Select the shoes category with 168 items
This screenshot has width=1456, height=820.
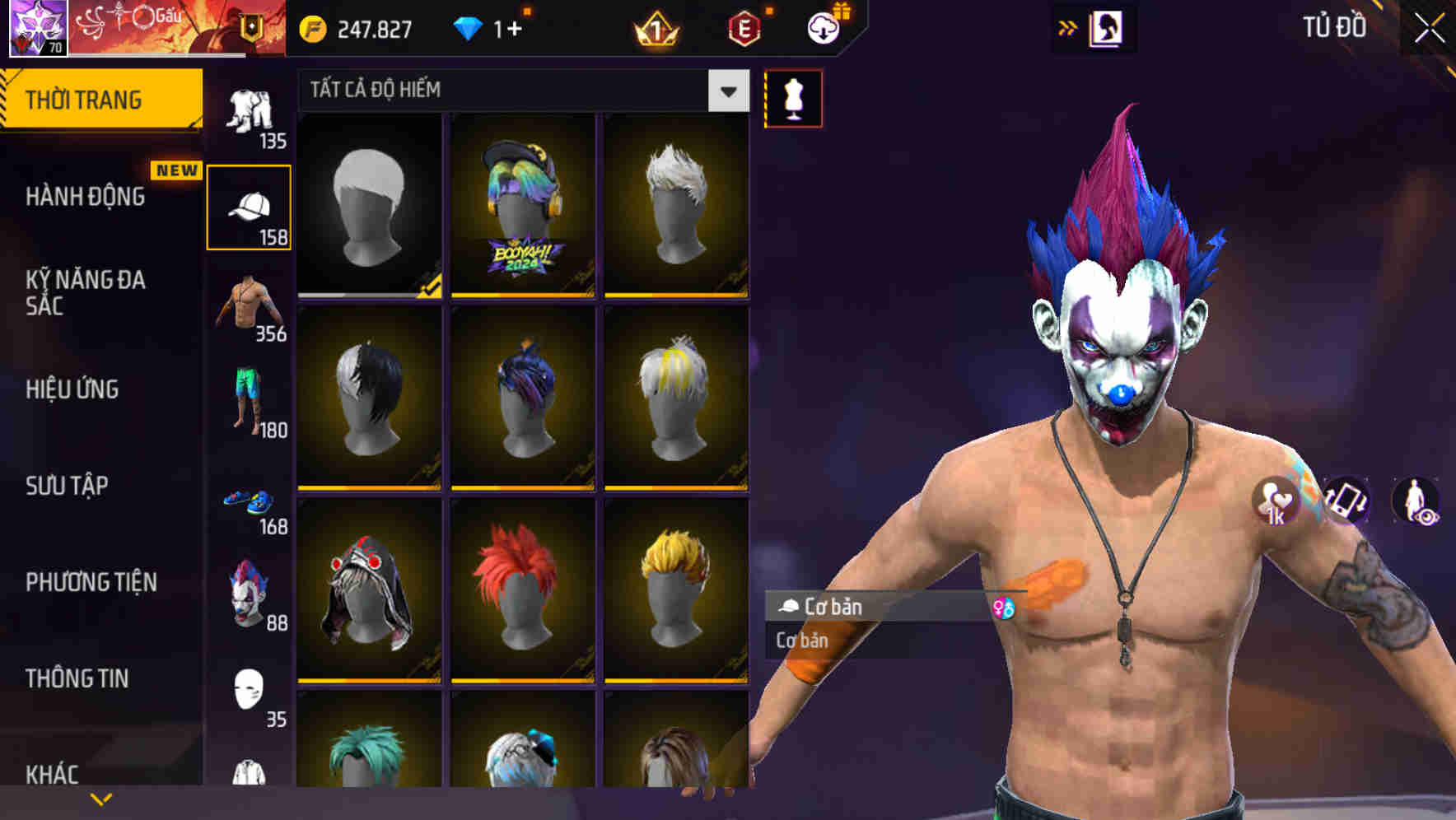250,502
